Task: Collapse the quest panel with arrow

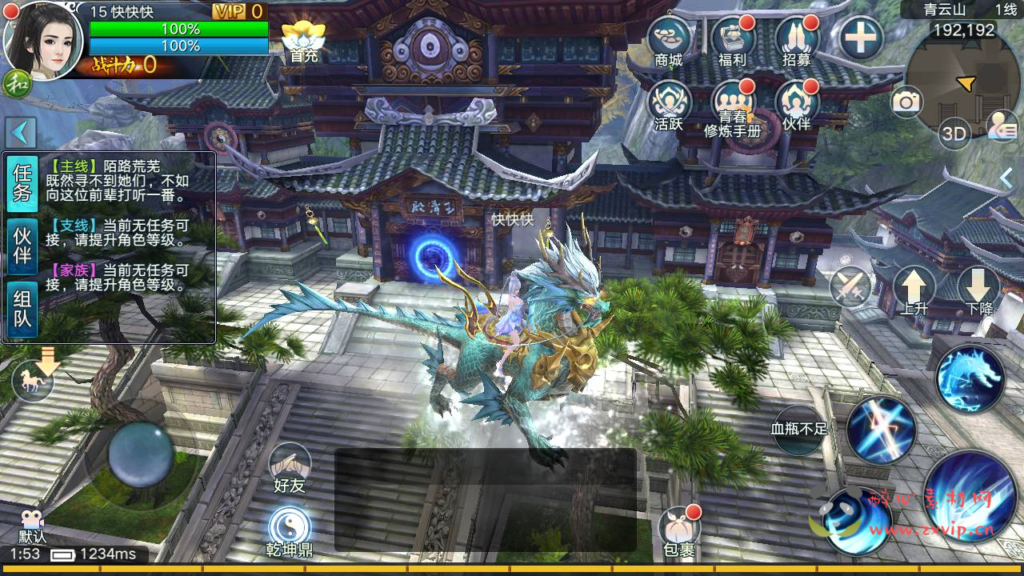Action: (21, 132)
